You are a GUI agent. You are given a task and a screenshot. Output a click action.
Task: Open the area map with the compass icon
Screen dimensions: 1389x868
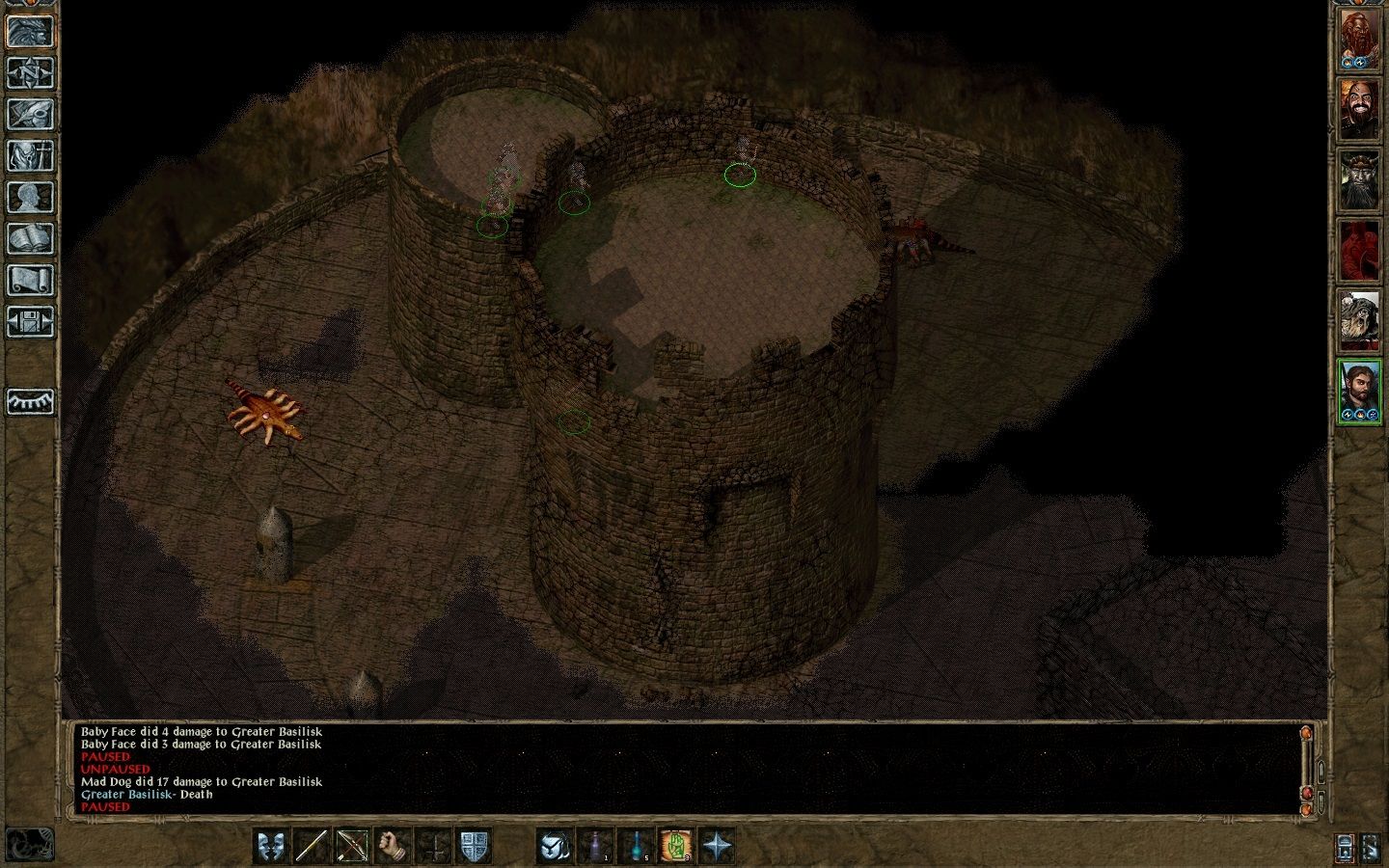coord(30,72)
